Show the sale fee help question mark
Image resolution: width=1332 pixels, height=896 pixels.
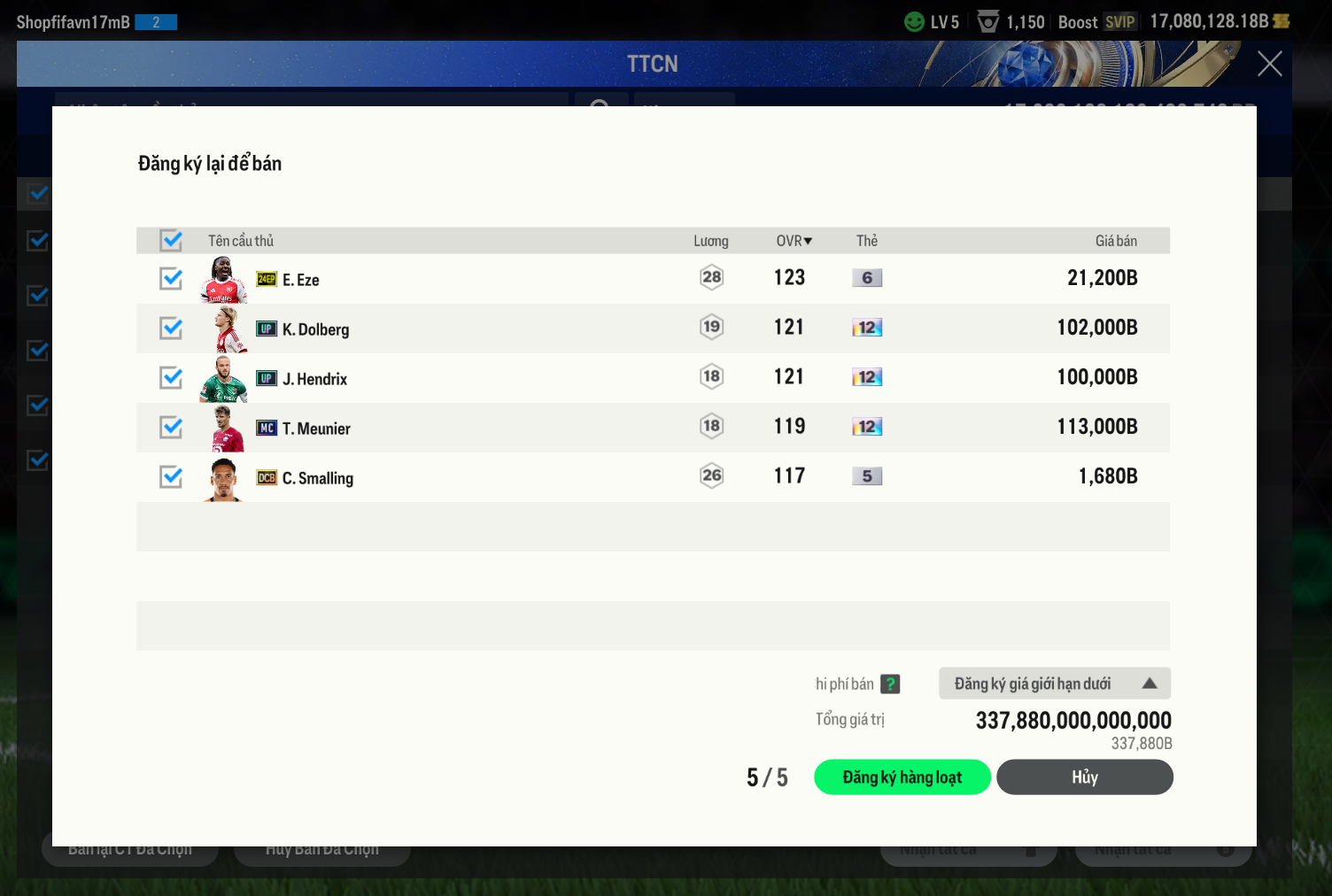[x=890, y=684]
